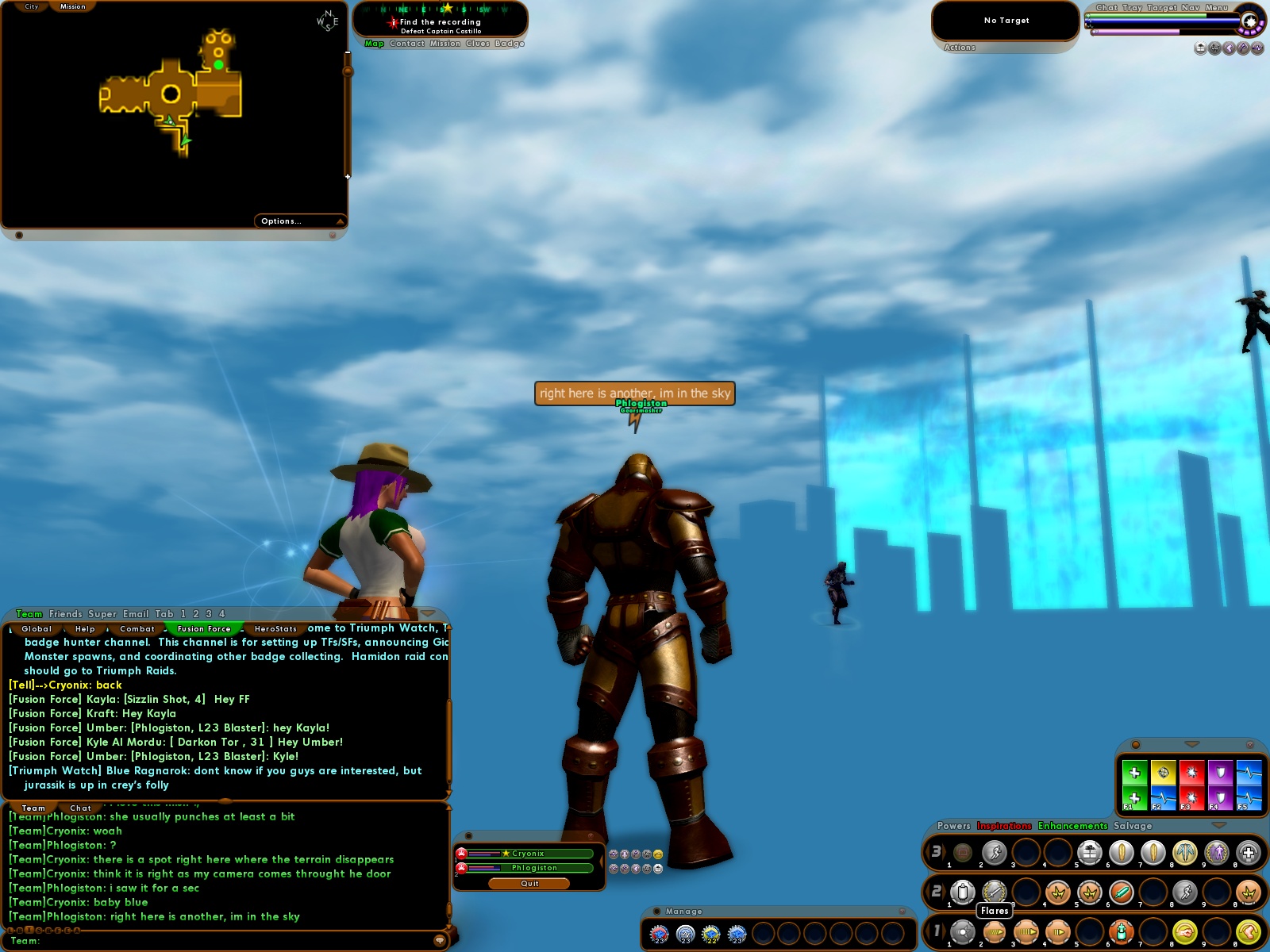The image size is (1270, 952).
Task: Cycle tray 3 with its flip arrow
Action: pos(944,853)
